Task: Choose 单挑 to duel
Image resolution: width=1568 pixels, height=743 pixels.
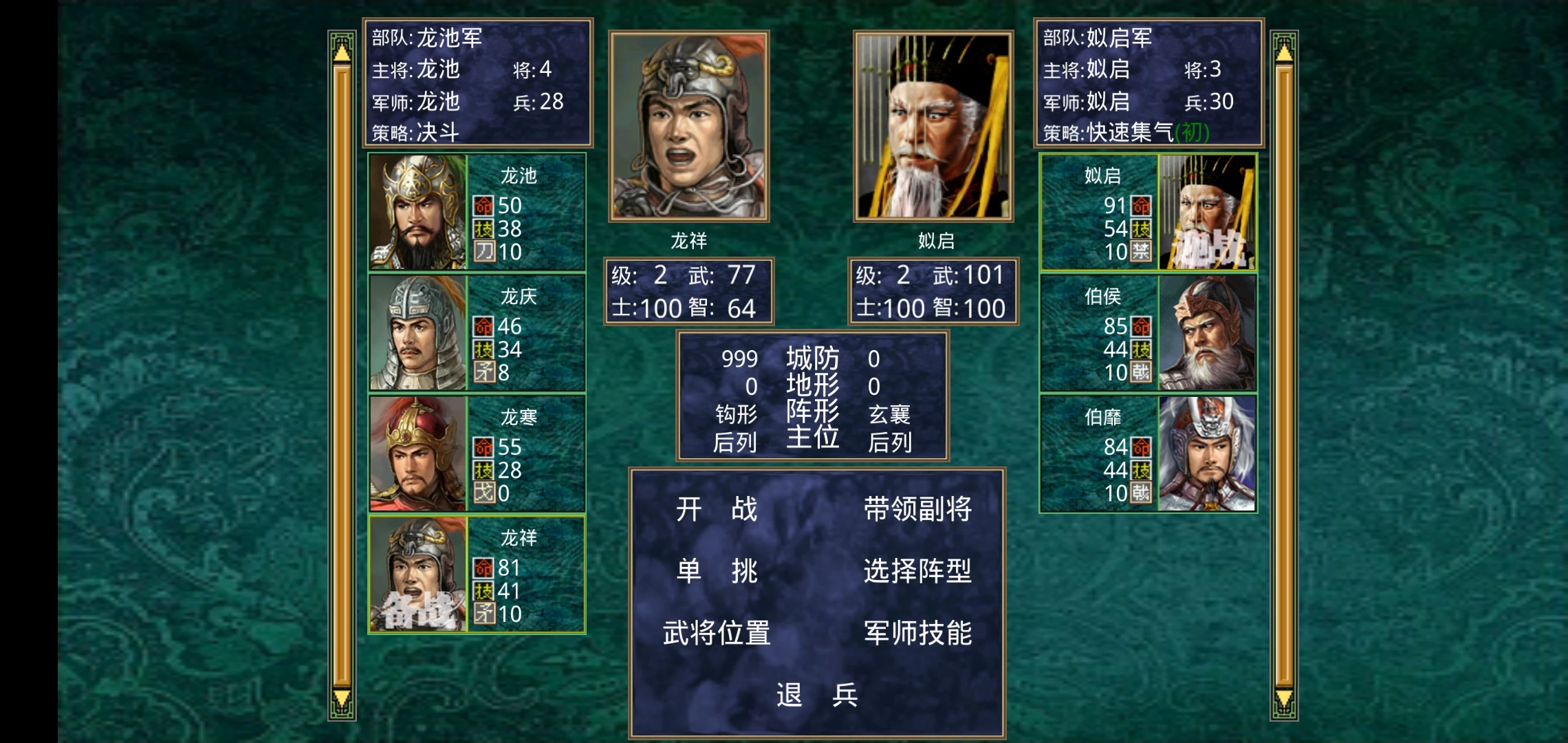Action: pos(716,571)
